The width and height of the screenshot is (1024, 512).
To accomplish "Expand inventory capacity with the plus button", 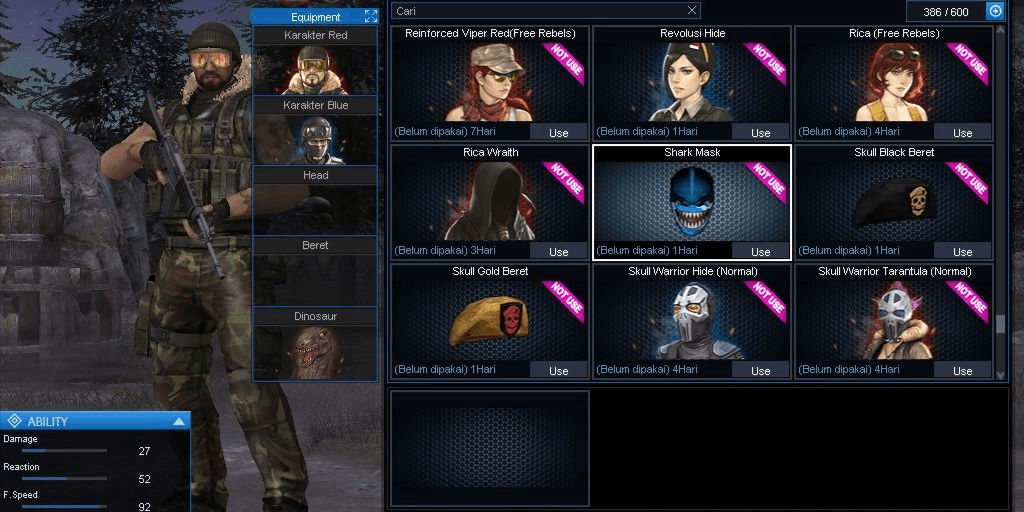I will coord(995,11).
